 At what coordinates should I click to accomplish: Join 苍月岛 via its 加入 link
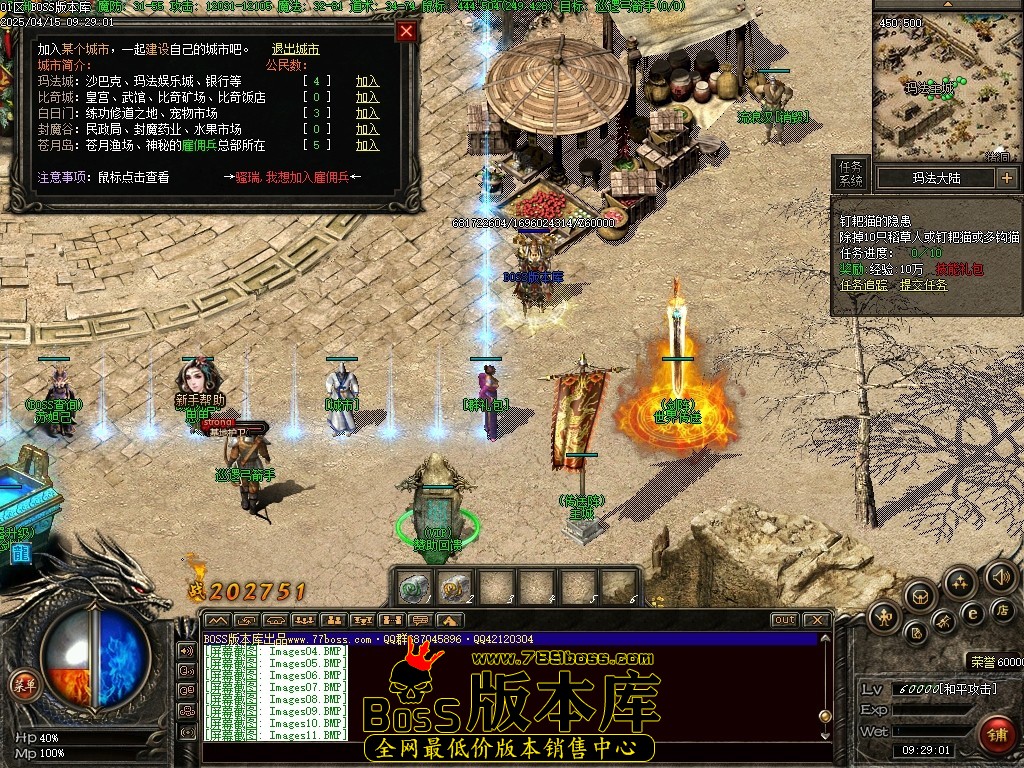[367, 145]
